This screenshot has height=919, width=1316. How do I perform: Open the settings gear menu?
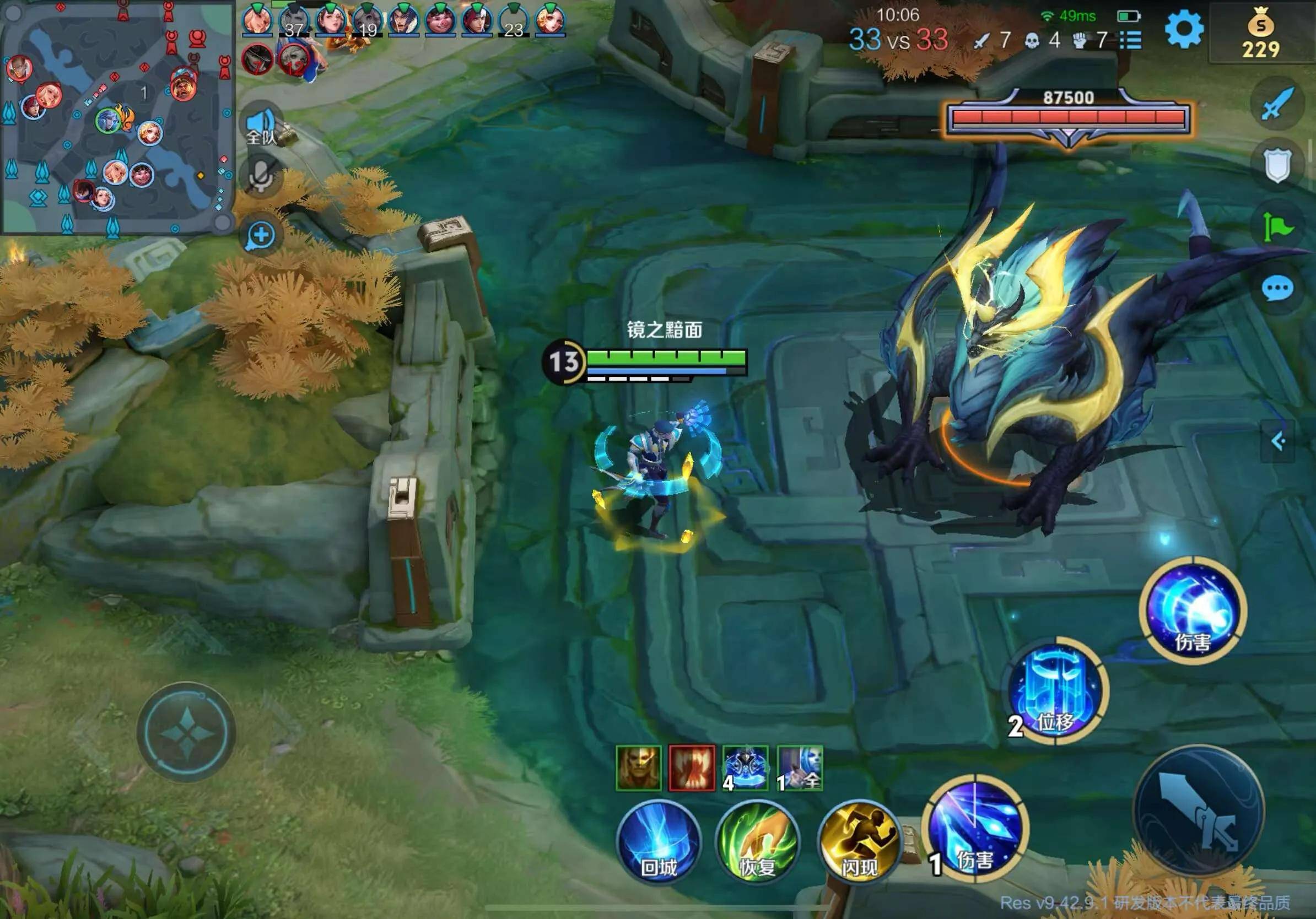coord(1184,29)
